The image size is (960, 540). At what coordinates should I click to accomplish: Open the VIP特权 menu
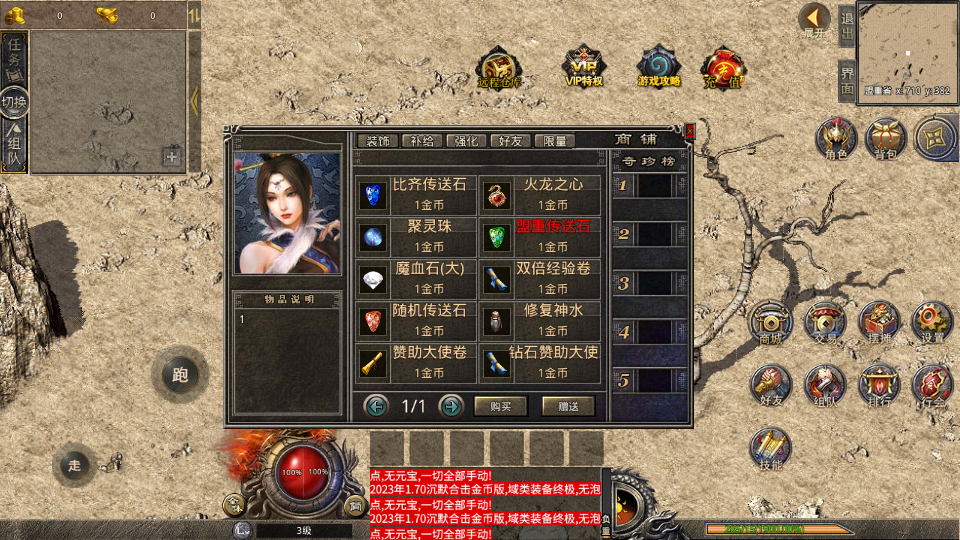click(x=584, y=66)
